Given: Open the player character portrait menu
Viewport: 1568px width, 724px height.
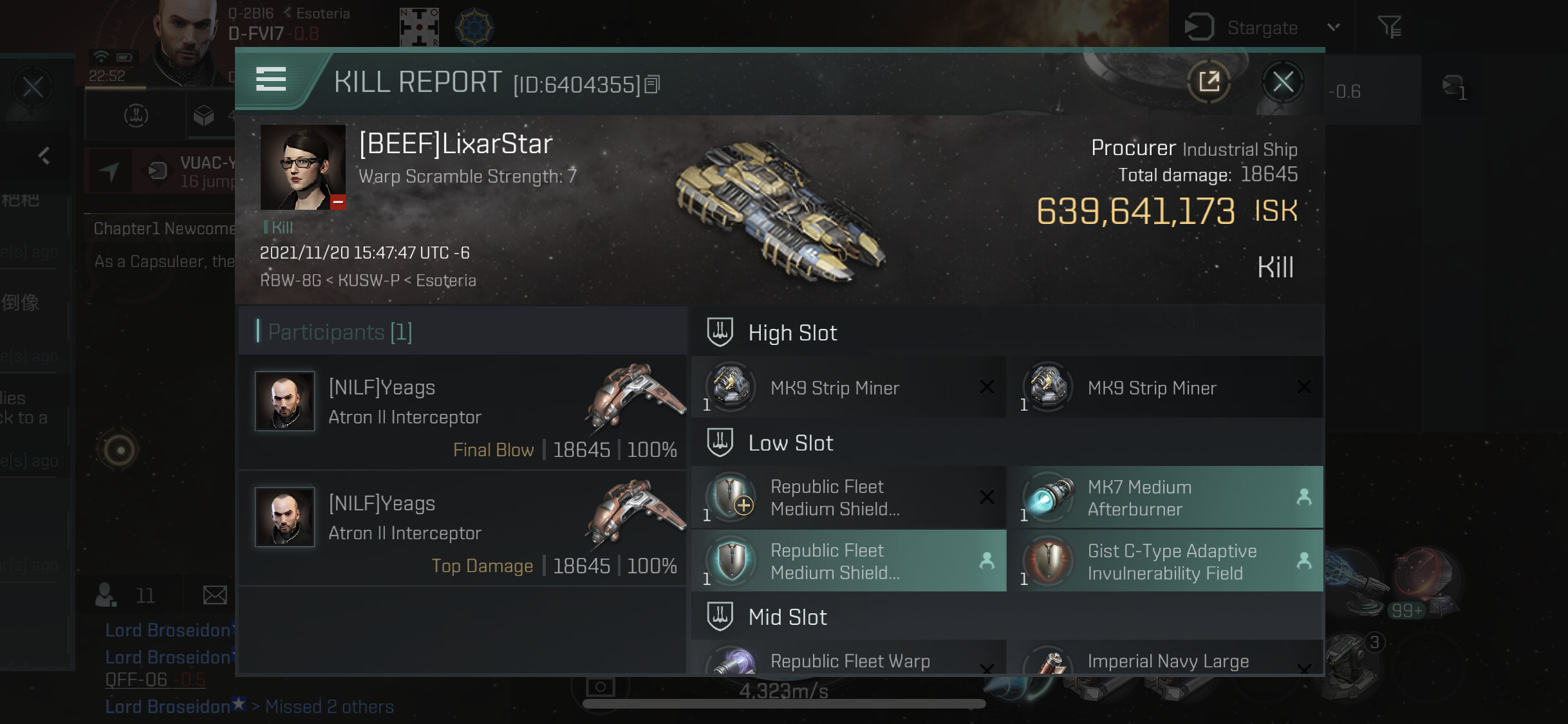Looking at the screenshot, I should click(183, 39).
